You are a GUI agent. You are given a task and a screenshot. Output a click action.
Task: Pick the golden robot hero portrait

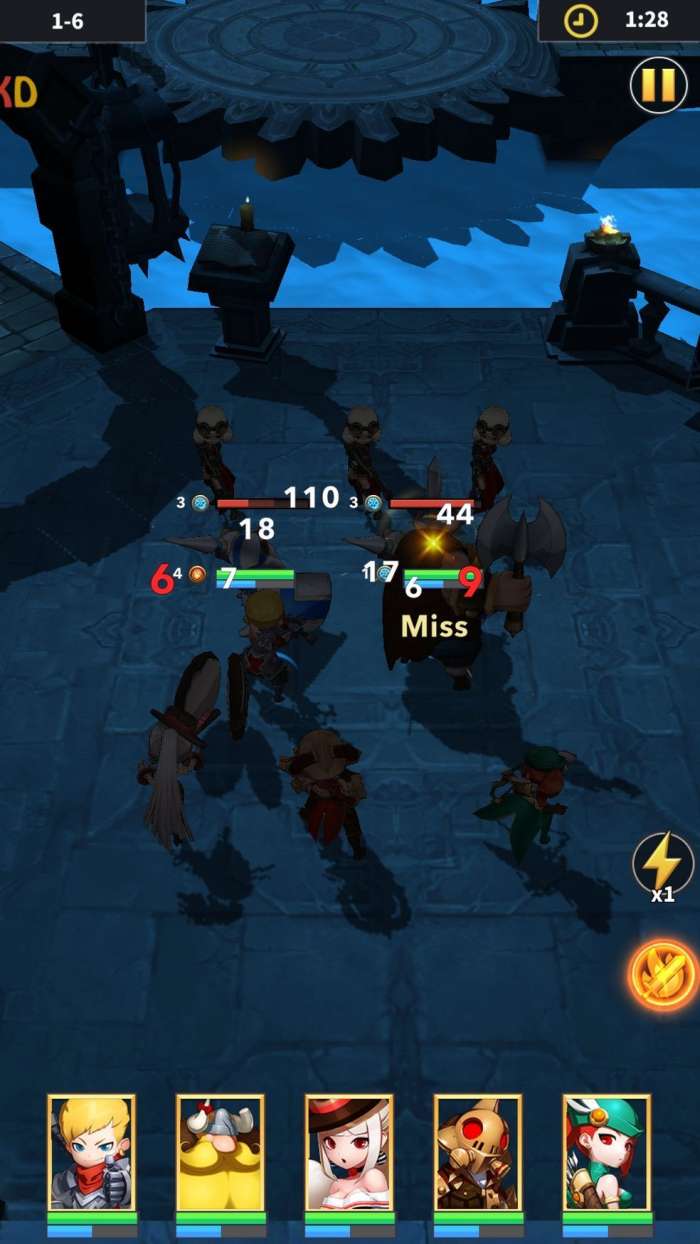[478, 1153]
